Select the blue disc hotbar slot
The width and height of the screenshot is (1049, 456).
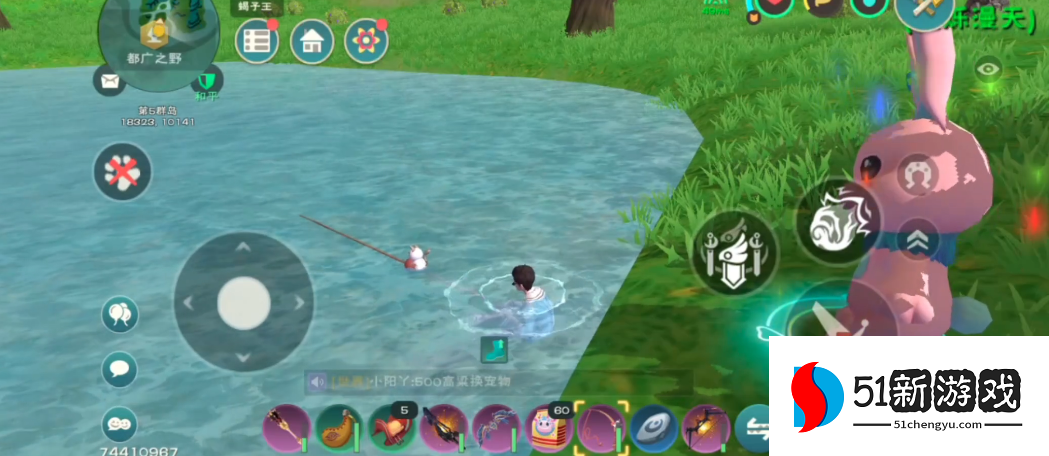(653, 430)
